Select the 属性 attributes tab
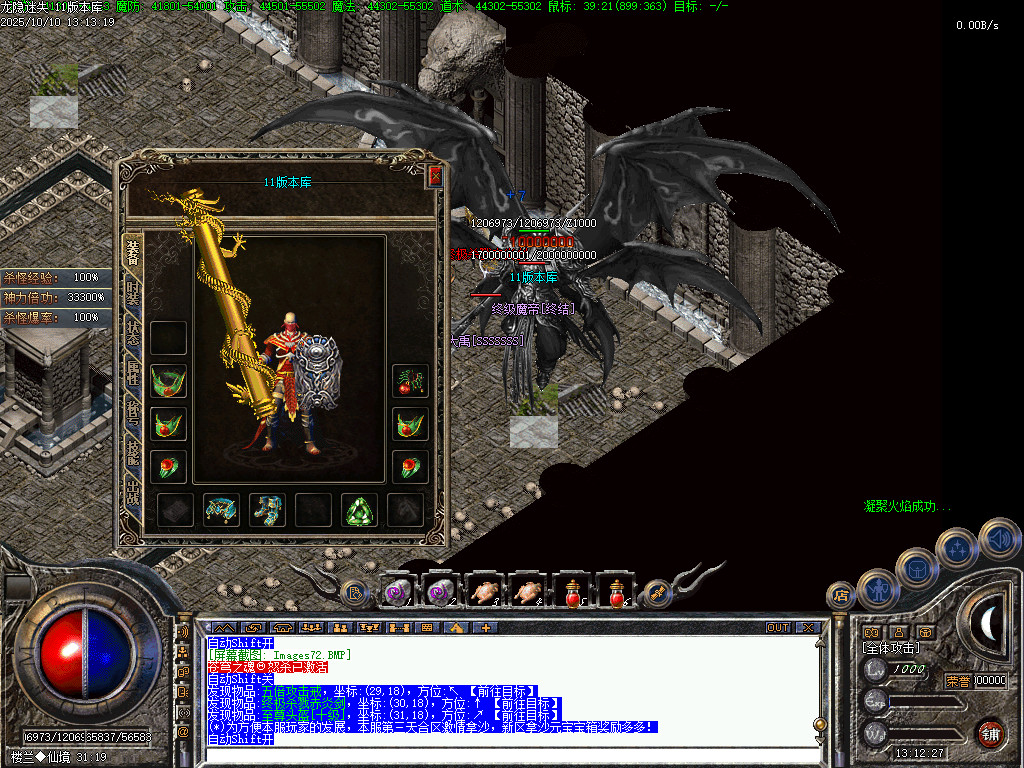Image resolution: width=1024 pixels, height=768 pixels. coord(133,373)
